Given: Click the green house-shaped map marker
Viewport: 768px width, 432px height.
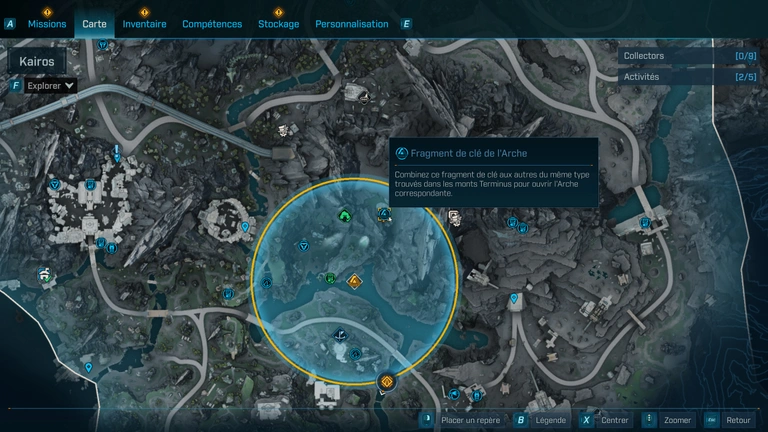Looking at the screenshot, I should 345,215.
